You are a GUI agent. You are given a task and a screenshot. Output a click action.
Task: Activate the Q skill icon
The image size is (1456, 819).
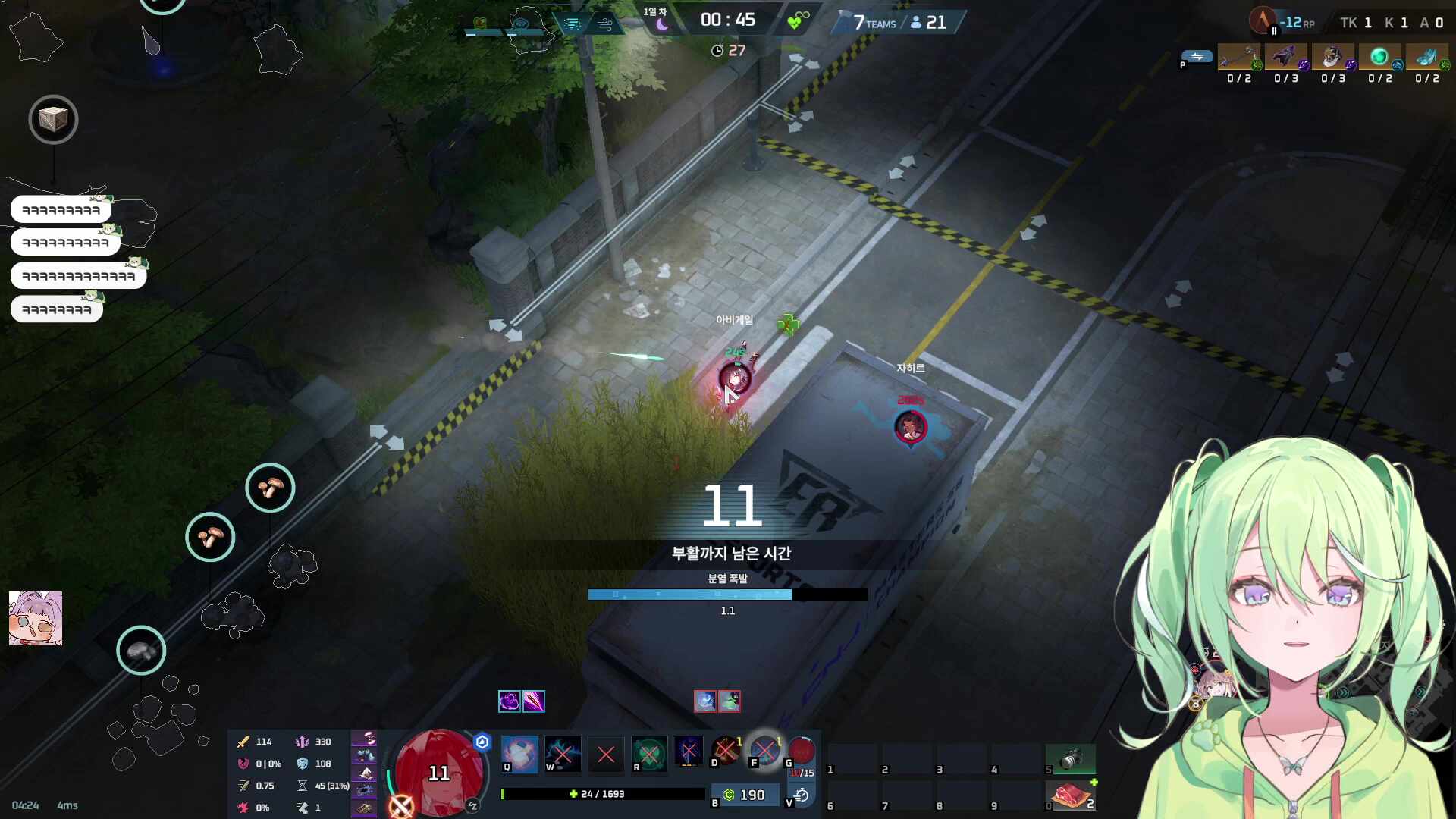click(x=519, y=754)
